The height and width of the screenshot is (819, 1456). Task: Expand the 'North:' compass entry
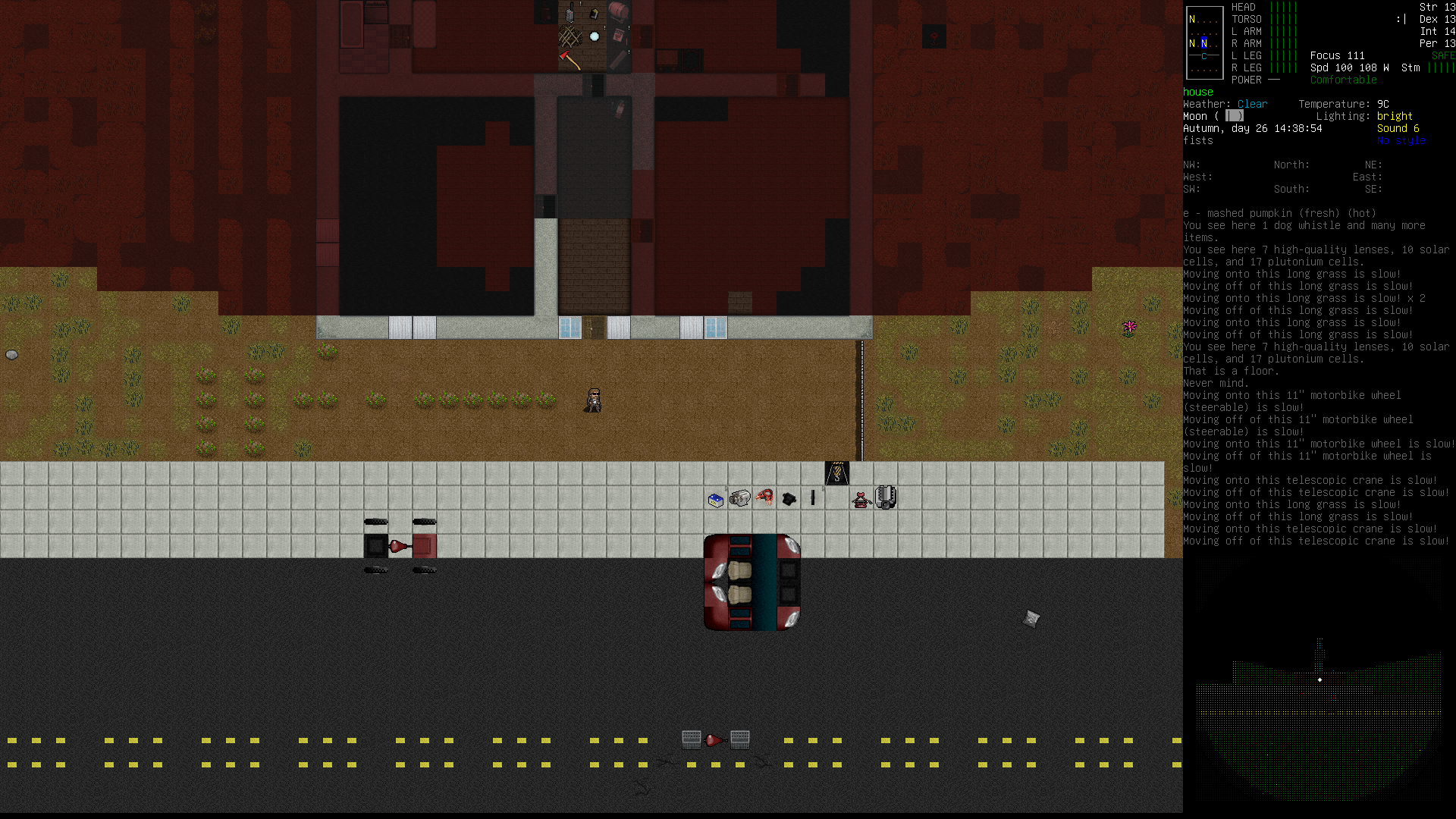point(1291,165)
